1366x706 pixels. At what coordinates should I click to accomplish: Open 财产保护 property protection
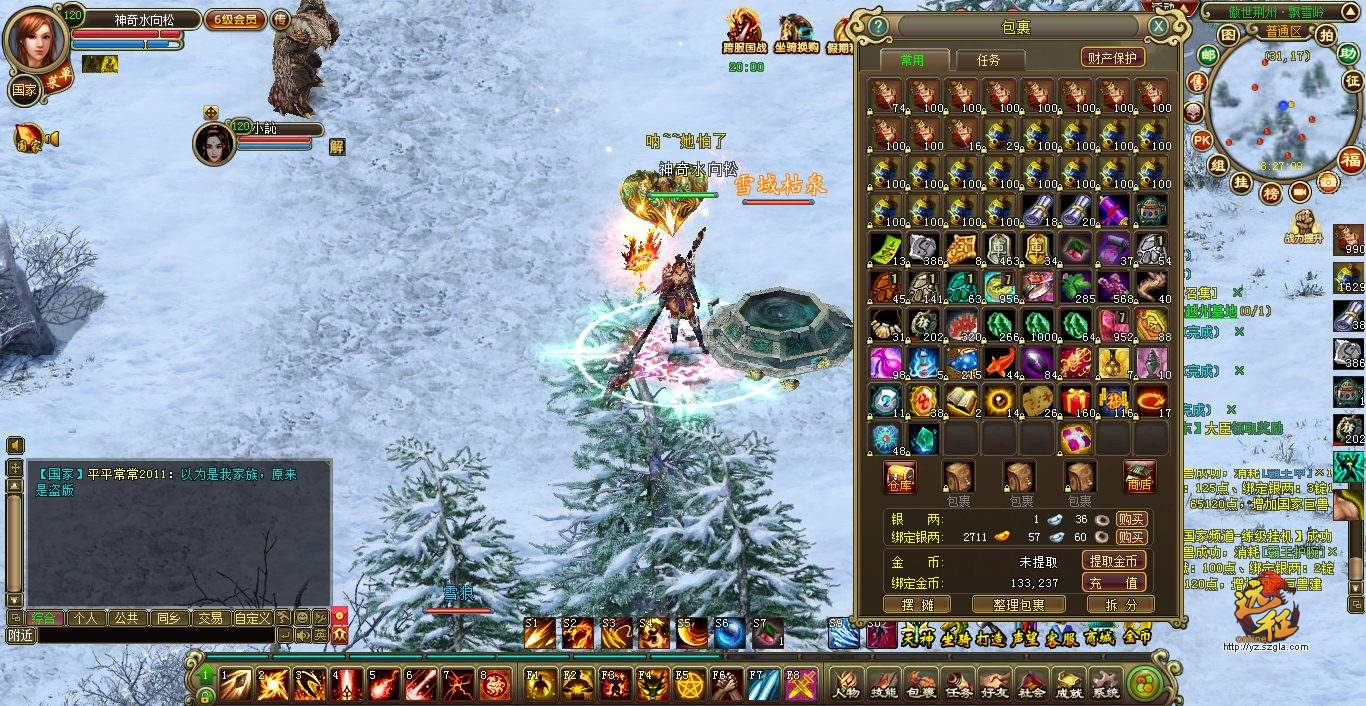click(x=1112, y=58)
